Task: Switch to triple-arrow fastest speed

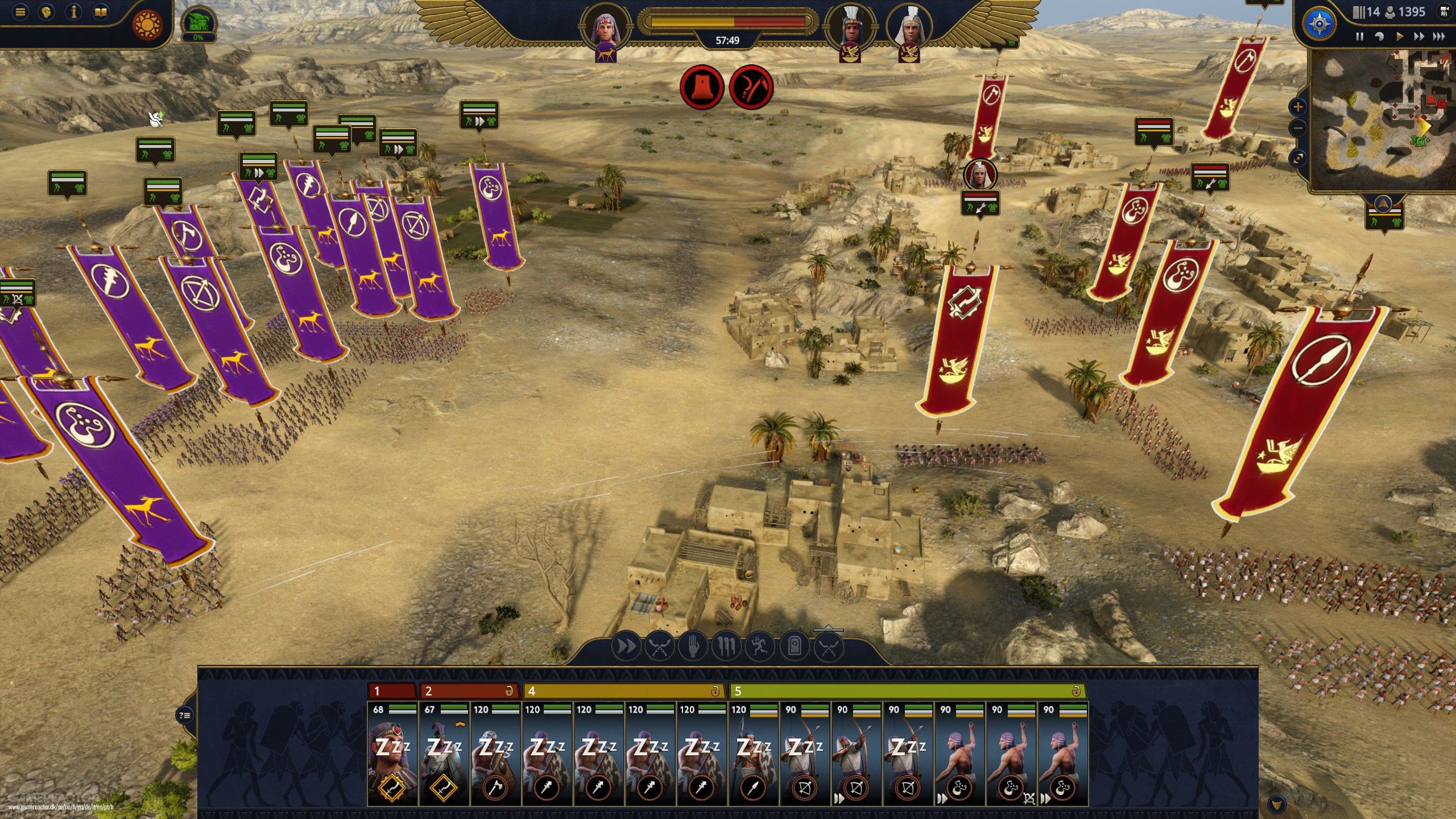Action: (x=1439, y=36)
